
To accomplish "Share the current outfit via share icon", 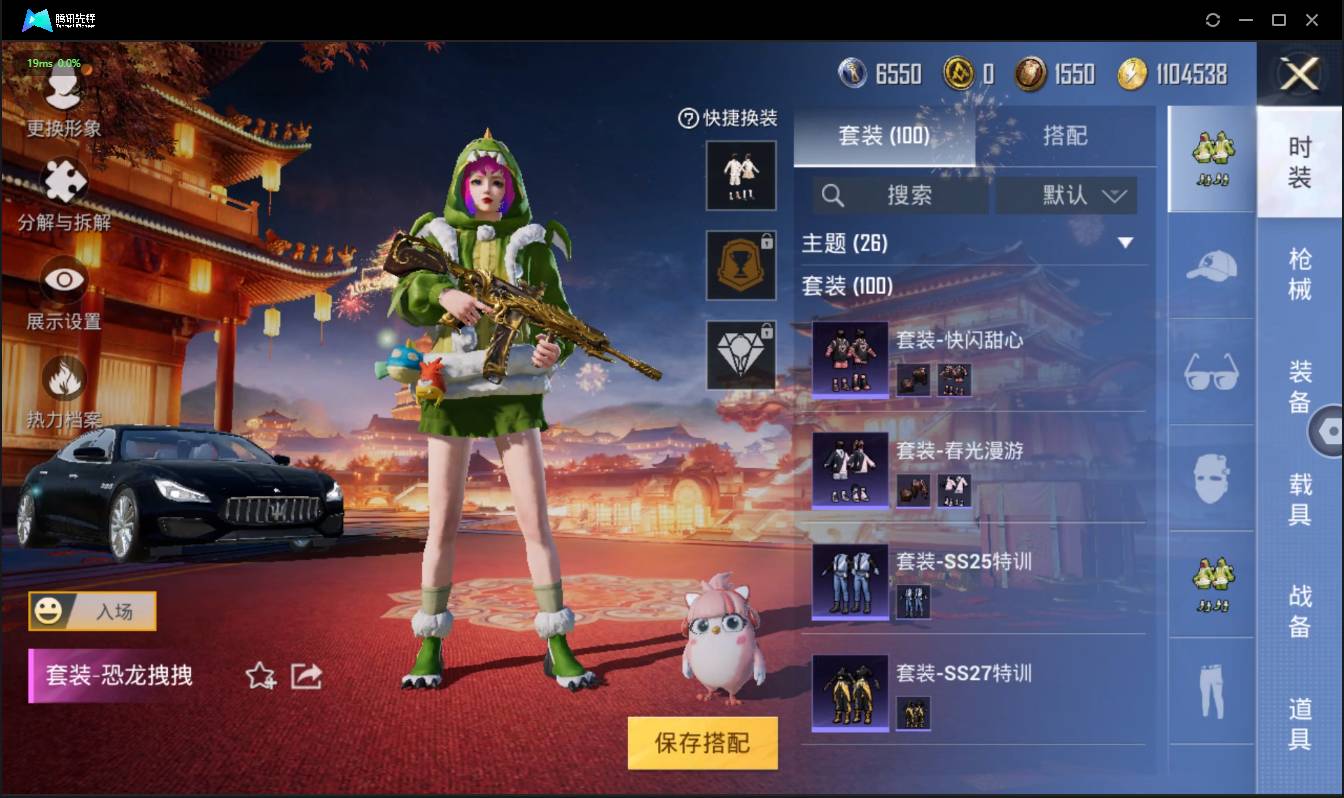I will [303, 676].
